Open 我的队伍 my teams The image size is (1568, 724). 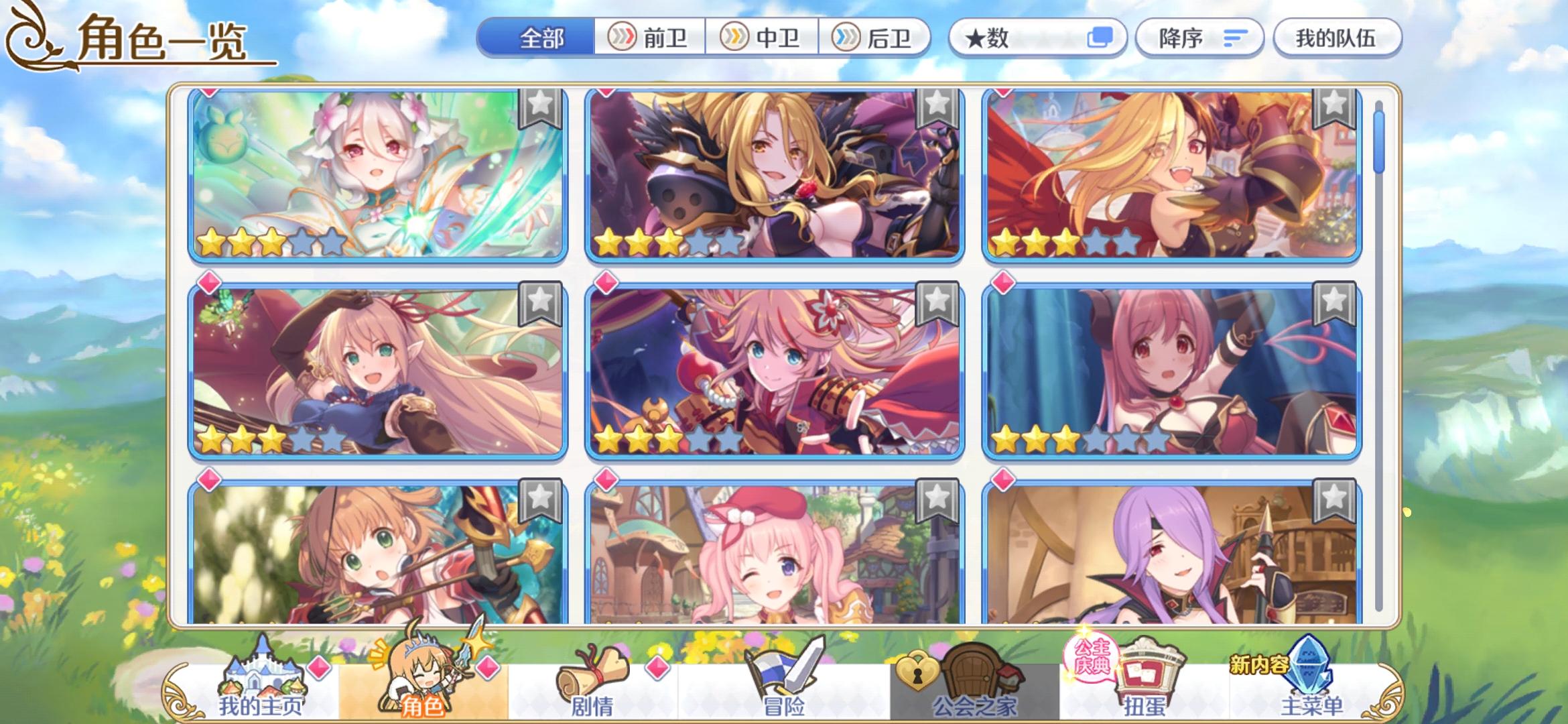pyautogui.click(x=1337, y=38)
